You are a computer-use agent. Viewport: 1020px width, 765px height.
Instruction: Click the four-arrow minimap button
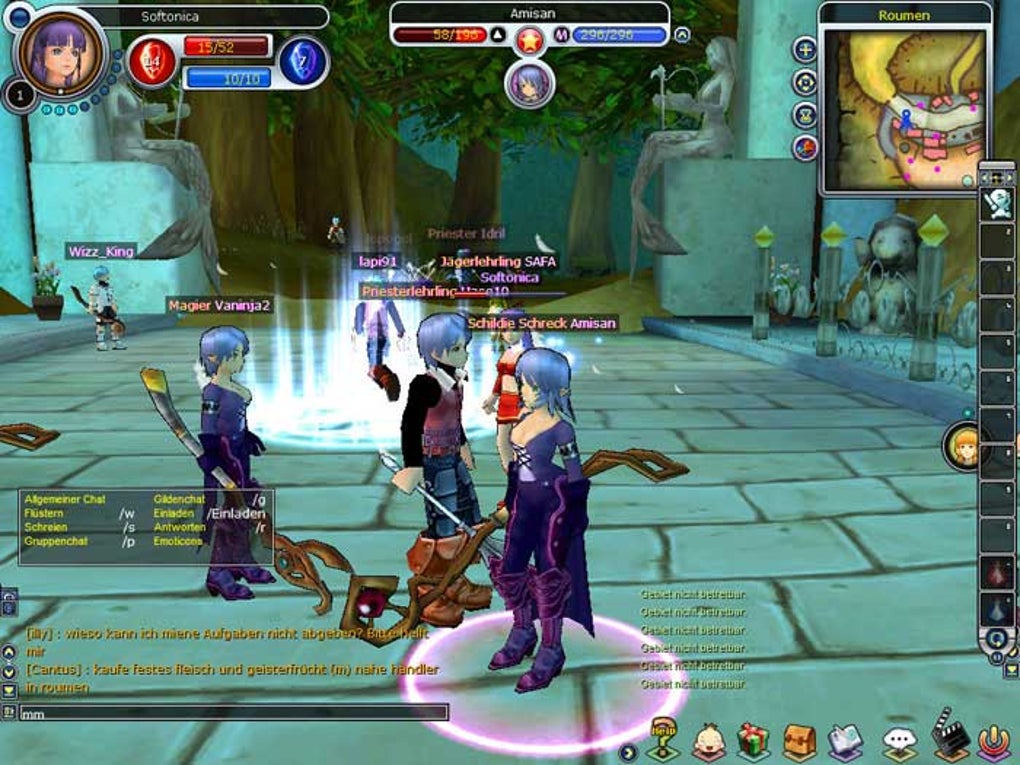805,82
